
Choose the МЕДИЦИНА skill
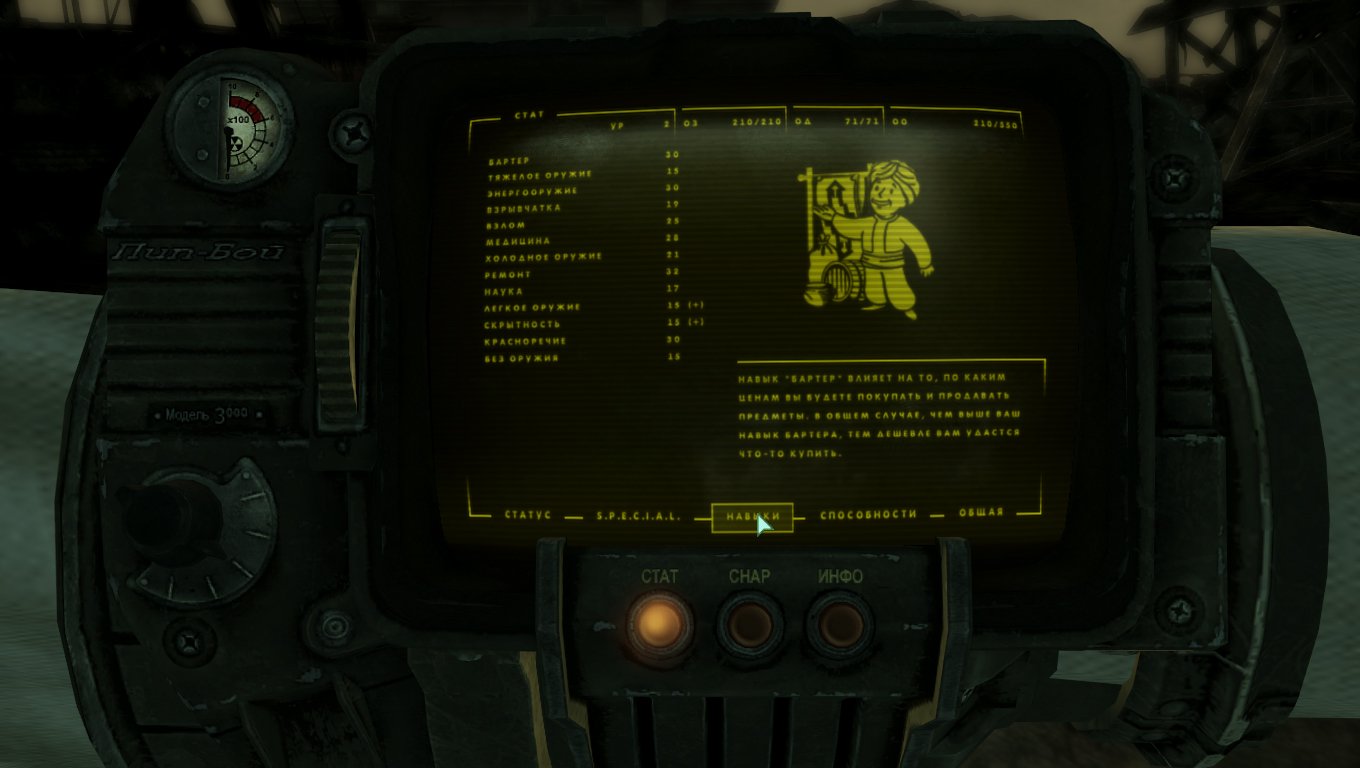point(518,241)
